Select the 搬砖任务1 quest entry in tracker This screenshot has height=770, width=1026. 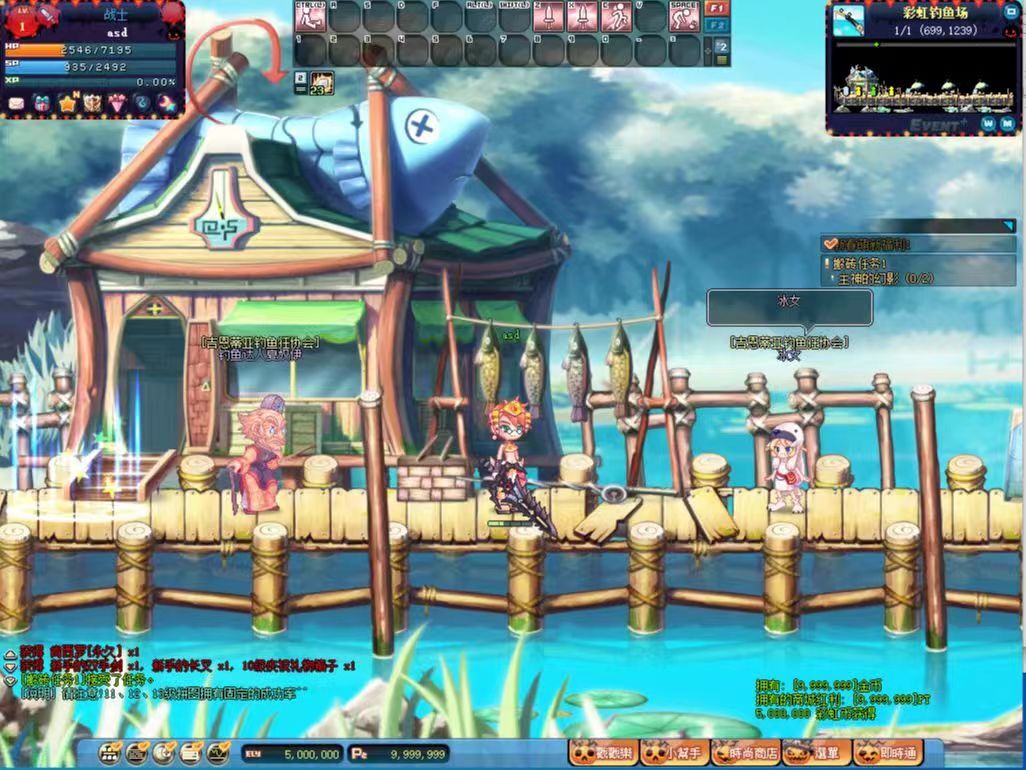tap(860, 263)
